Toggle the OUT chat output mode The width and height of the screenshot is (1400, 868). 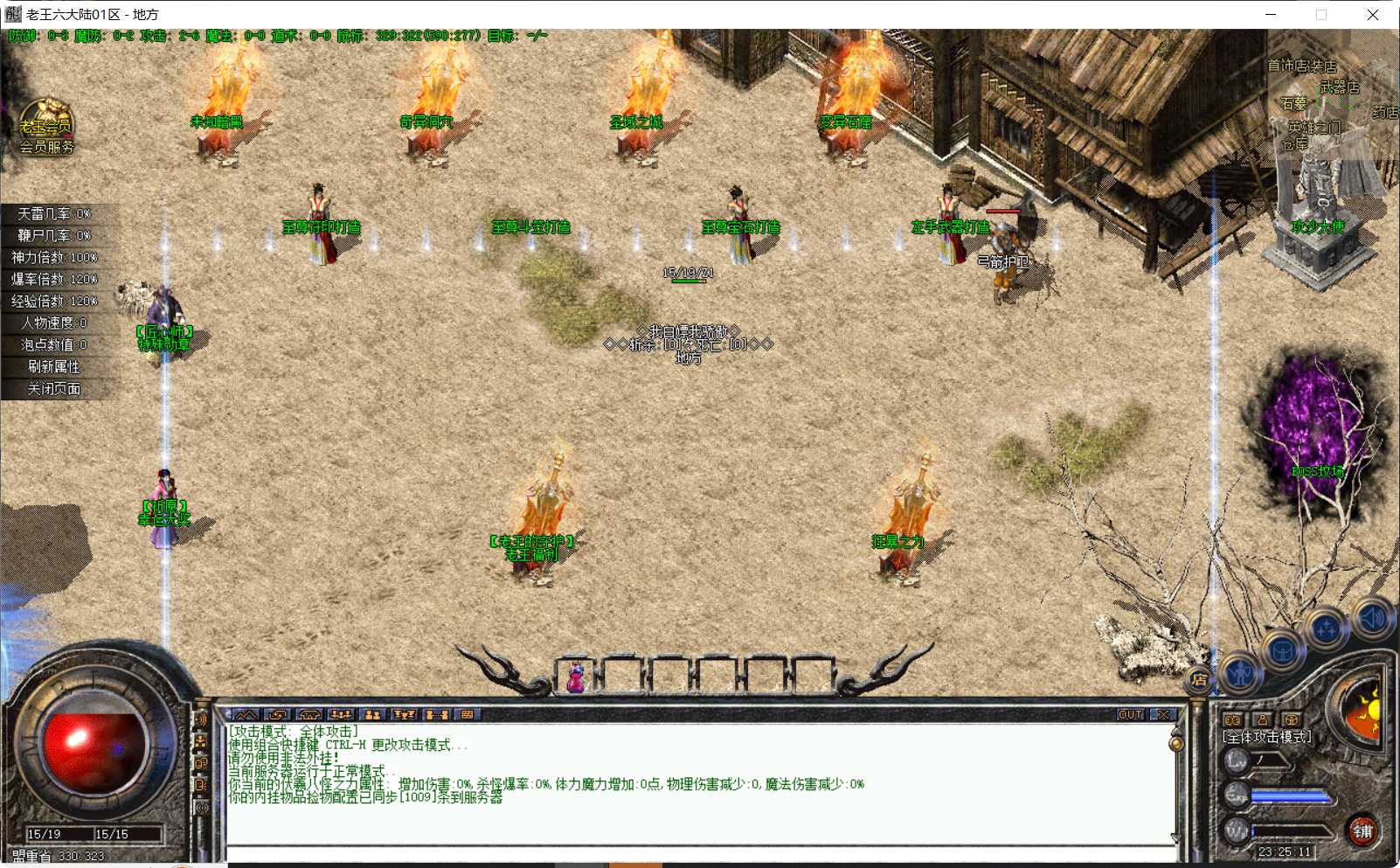click(x=1133, y=713)
